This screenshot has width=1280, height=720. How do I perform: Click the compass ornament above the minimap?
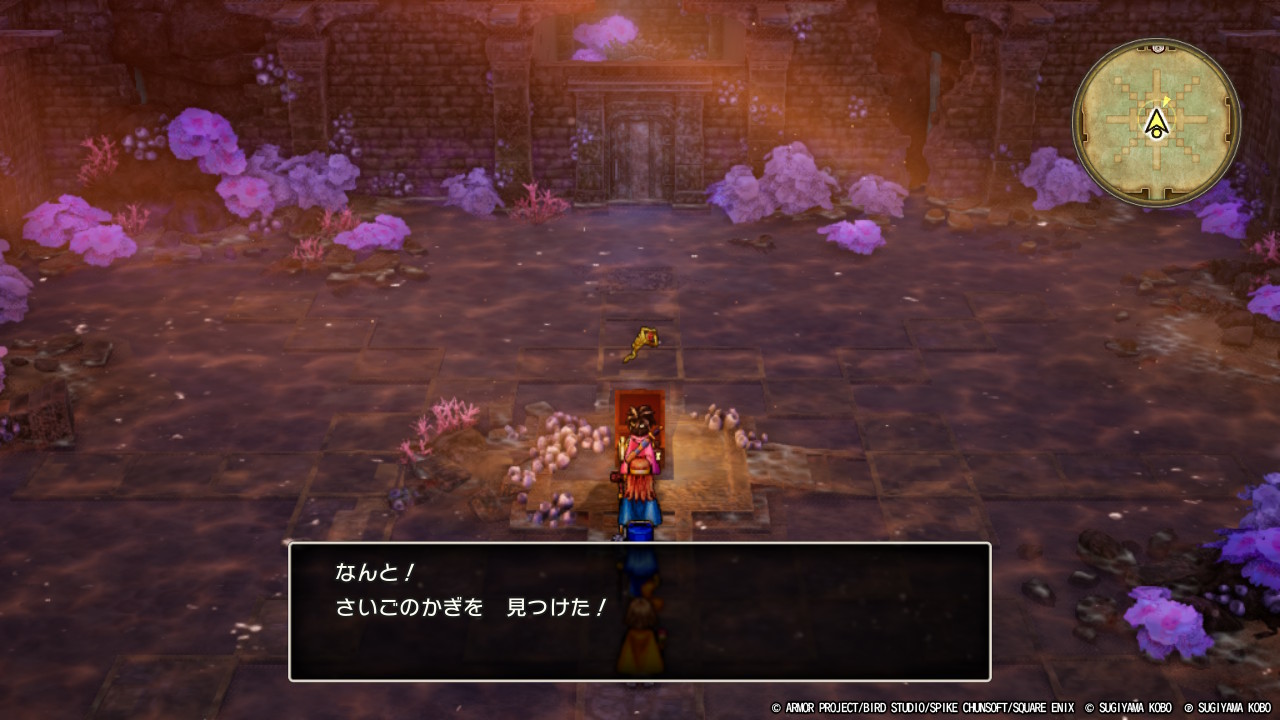point(1157,45)
